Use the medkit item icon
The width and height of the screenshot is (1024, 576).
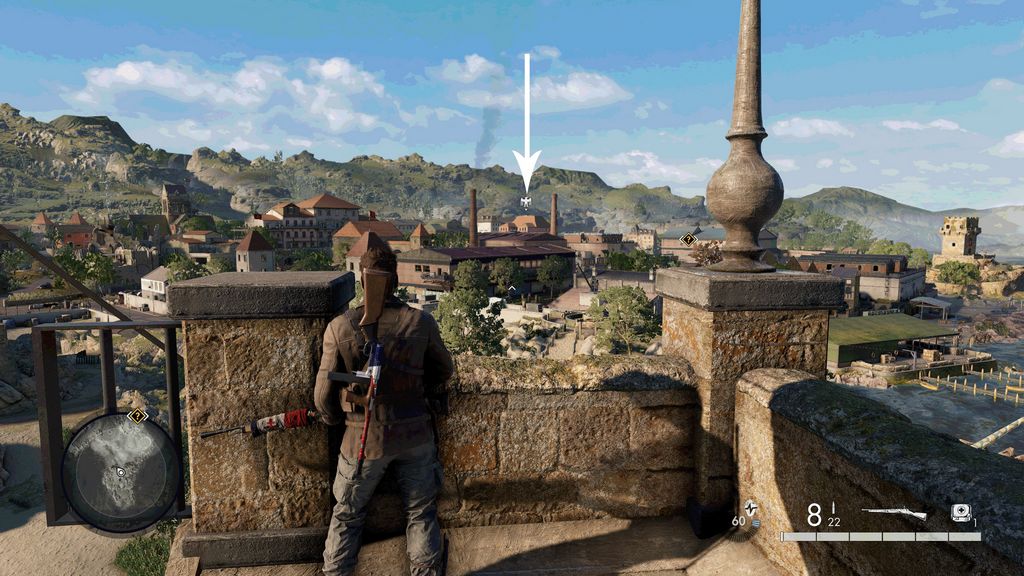coord(960,512)
